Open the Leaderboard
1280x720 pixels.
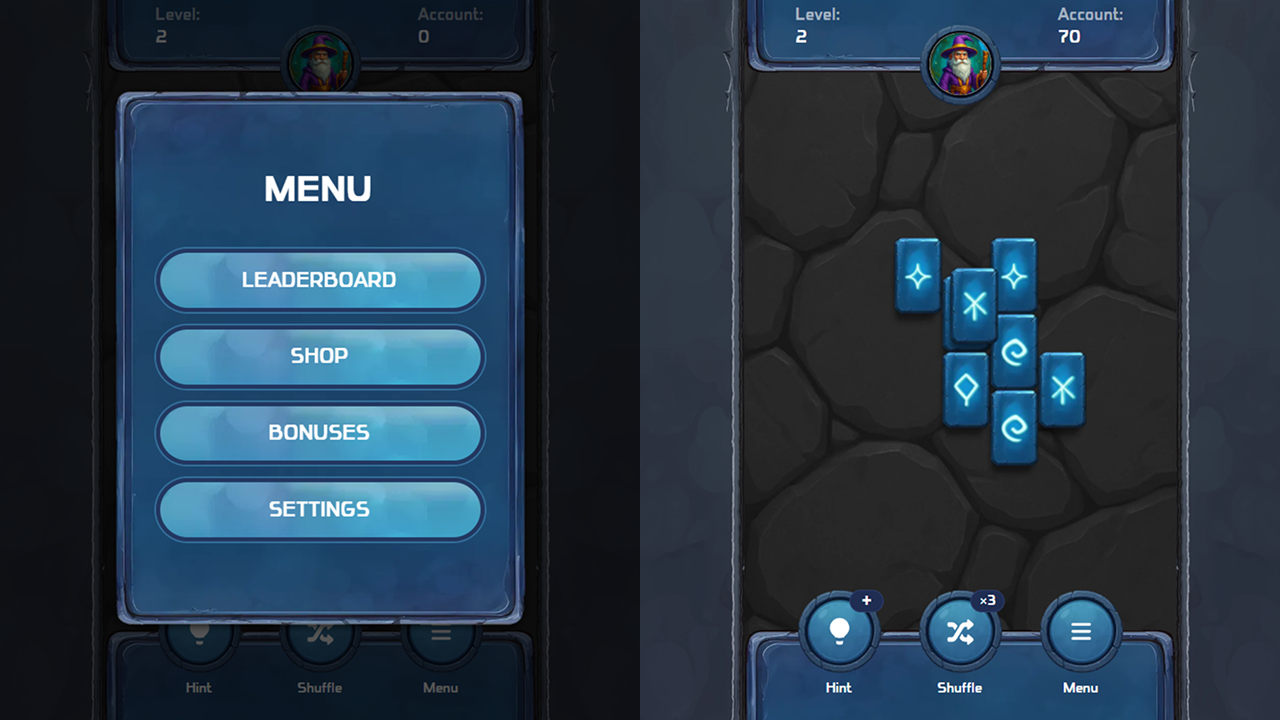pos(320,281)
